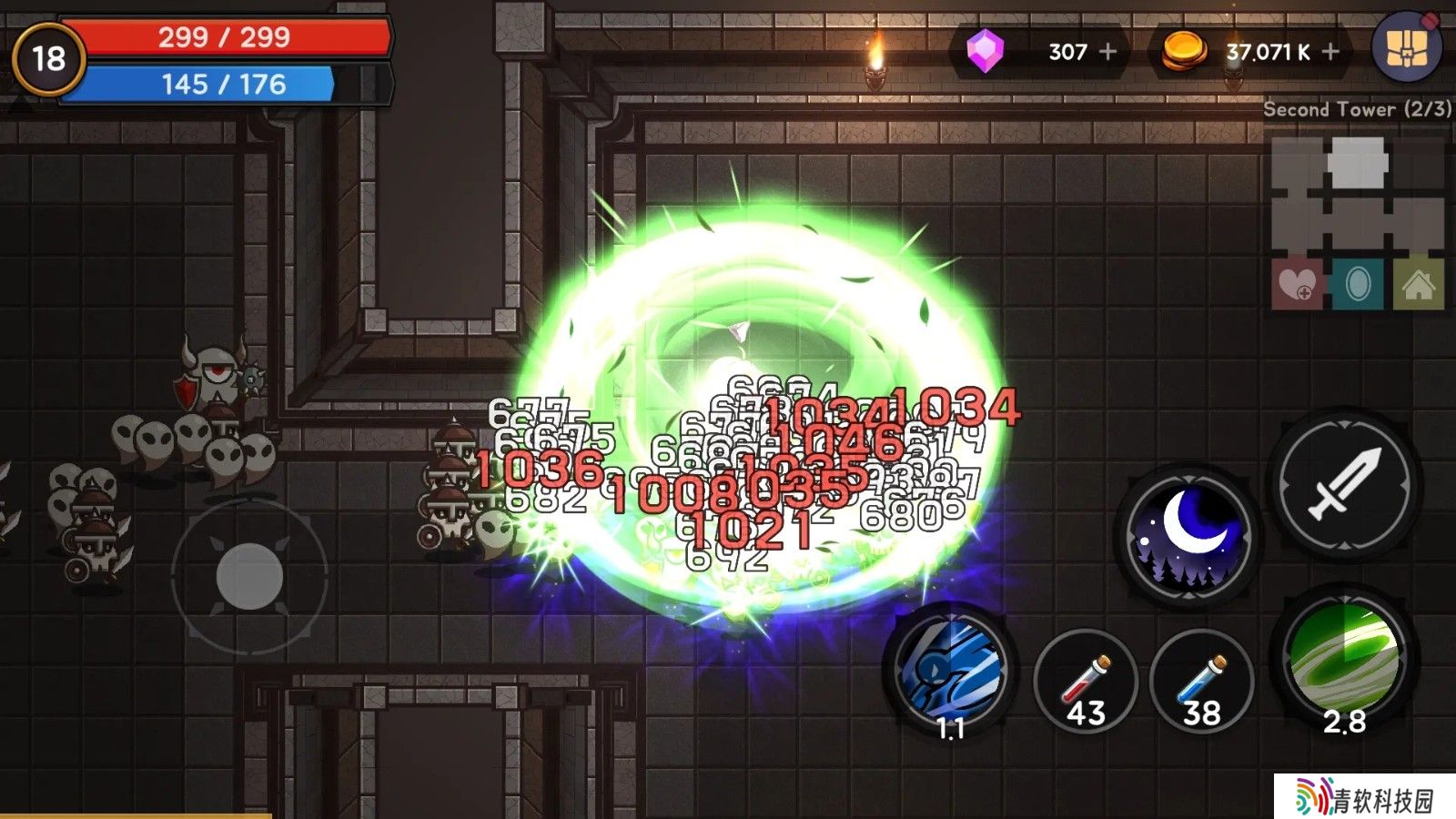The height and width of the screenshot is (819, 1456).
Task: Drink the blue mana potion
Action: (x=1201, y=682)
